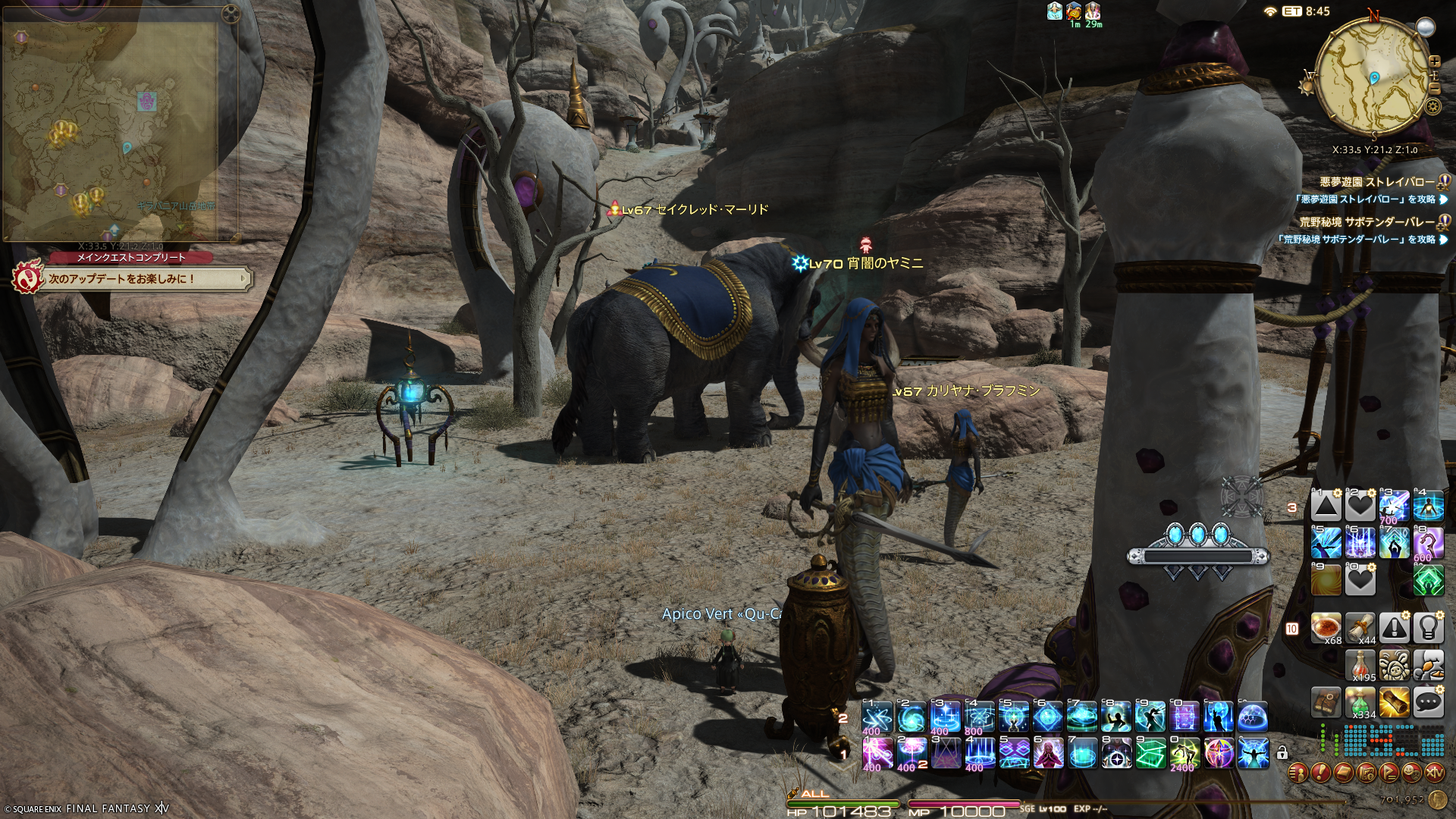Use the gray triangle macro hotbar slot
This screenshot has width=1456, height=819.
1326,506
